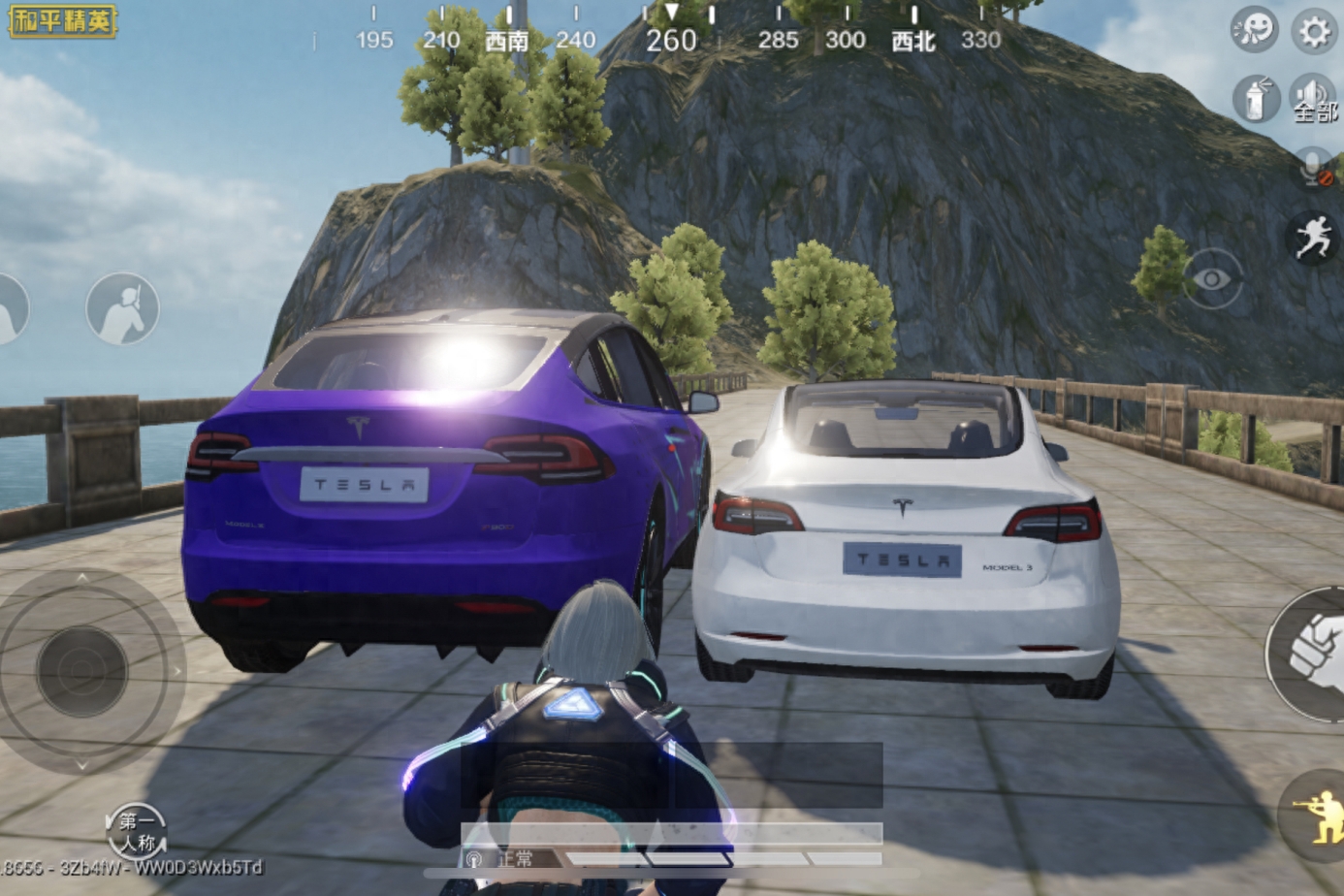Switch view with the 第一人称 button

tap(137, 832)
